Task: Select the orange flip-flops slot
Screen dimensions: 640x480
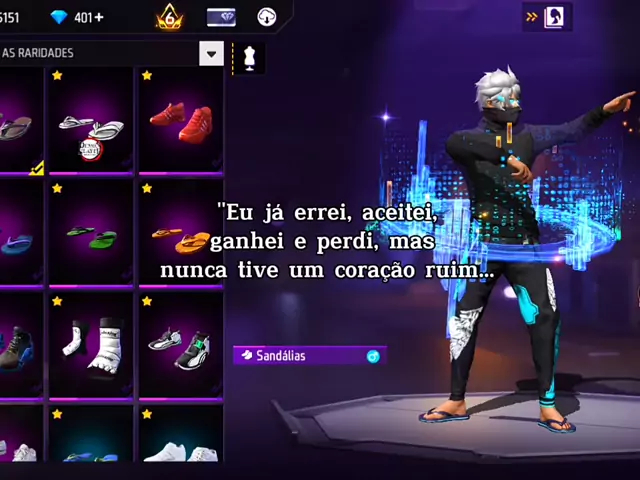Action: 180,237
